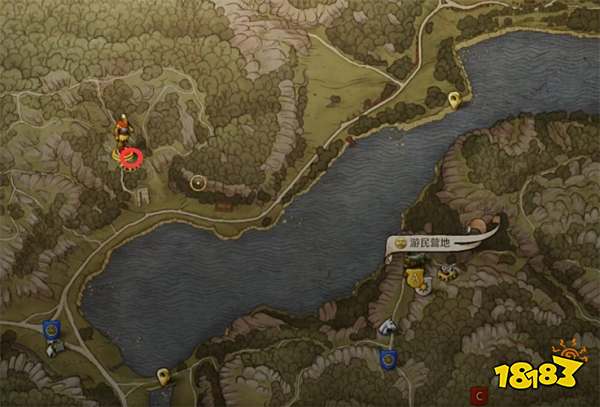Click the blue shield marker left of the lake
Viewport: 600px width, 407px height.
51,327
